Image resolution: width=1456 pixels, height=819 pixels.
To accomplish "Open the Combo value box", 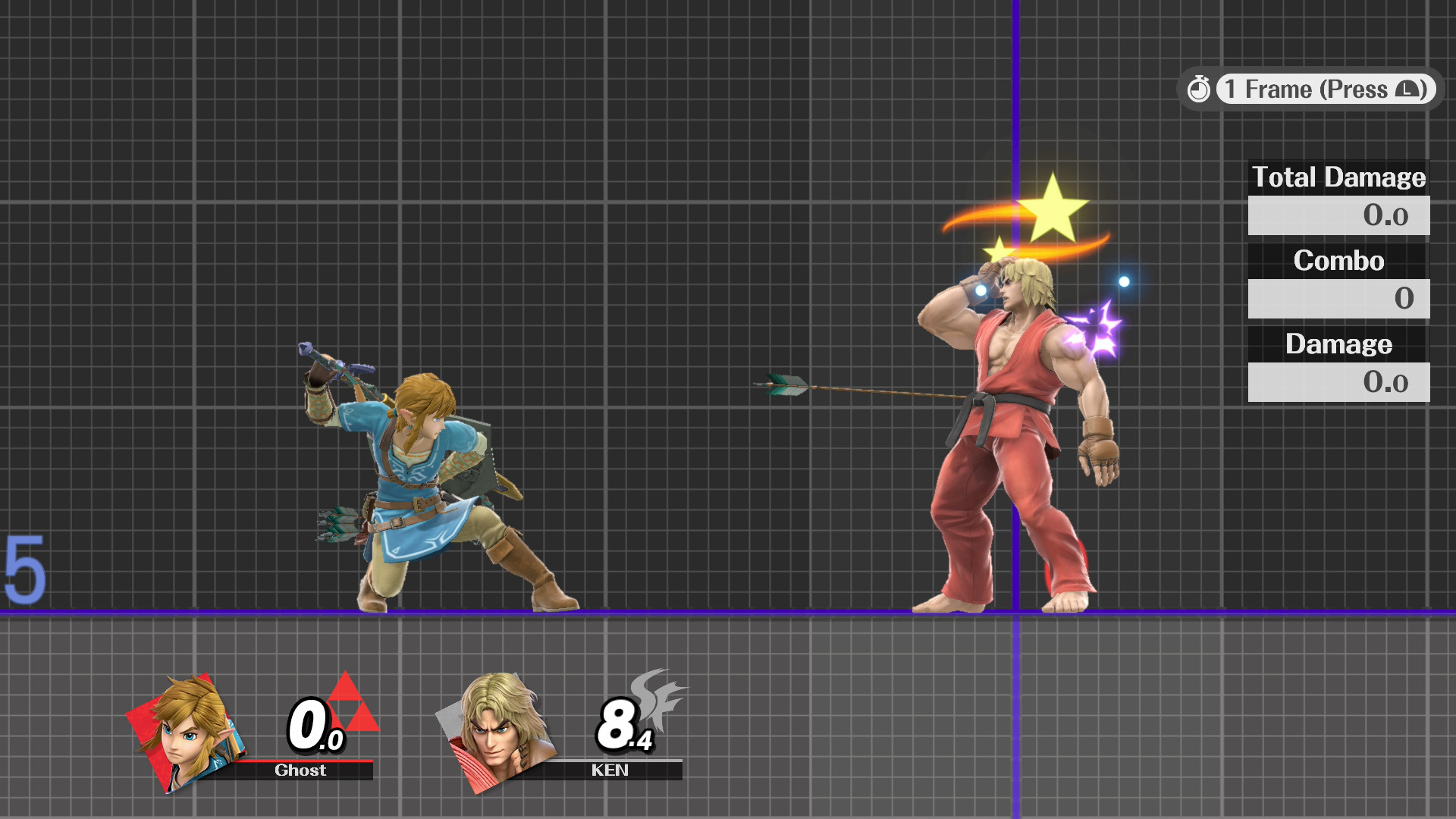I will (1338, 299).
